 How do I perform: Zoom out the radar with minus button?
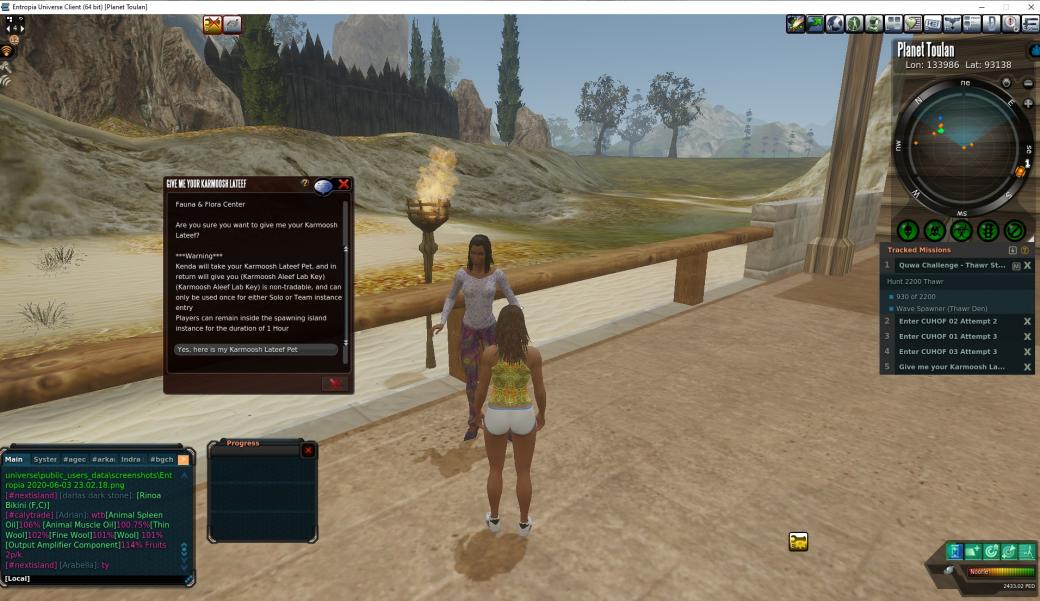pyautogui.click(x=1028, y=83)
